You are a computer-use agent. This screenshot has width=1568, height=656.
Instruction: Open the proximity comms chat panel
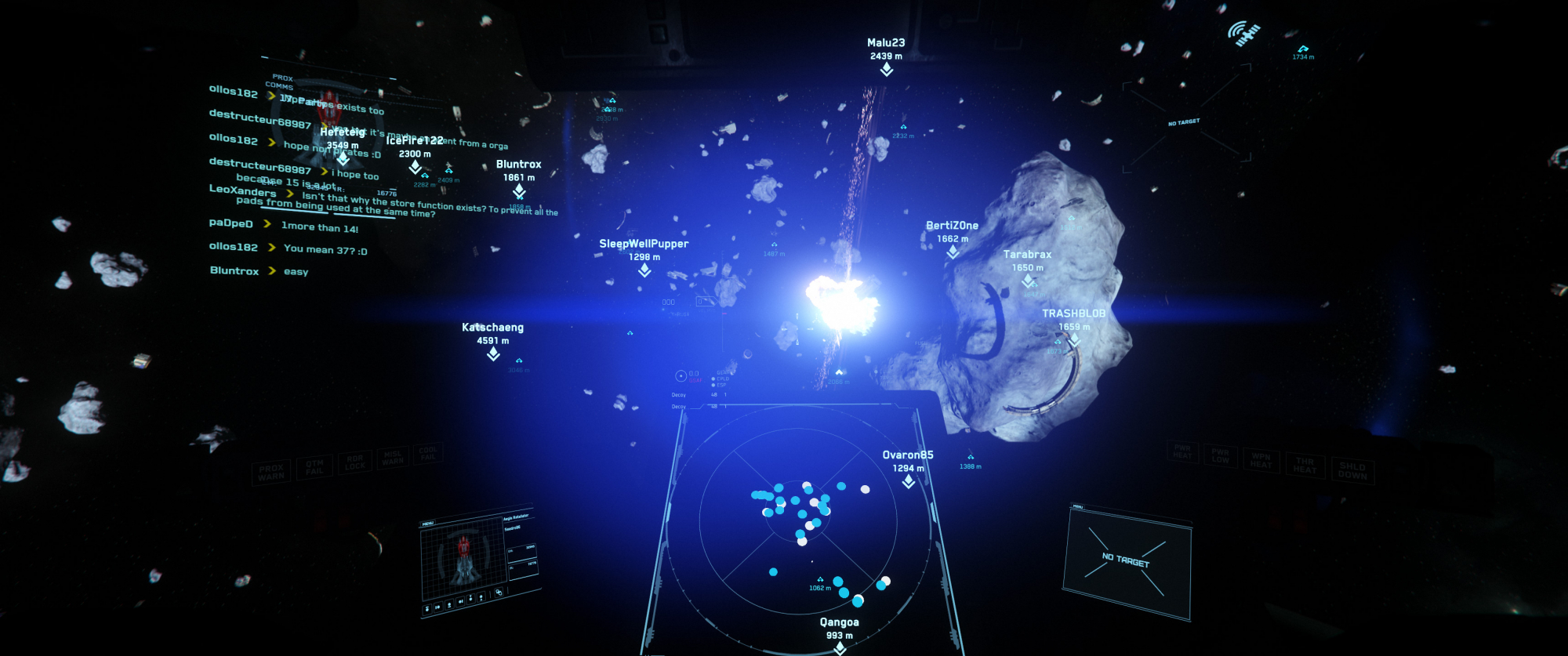[x=329, y=180]
